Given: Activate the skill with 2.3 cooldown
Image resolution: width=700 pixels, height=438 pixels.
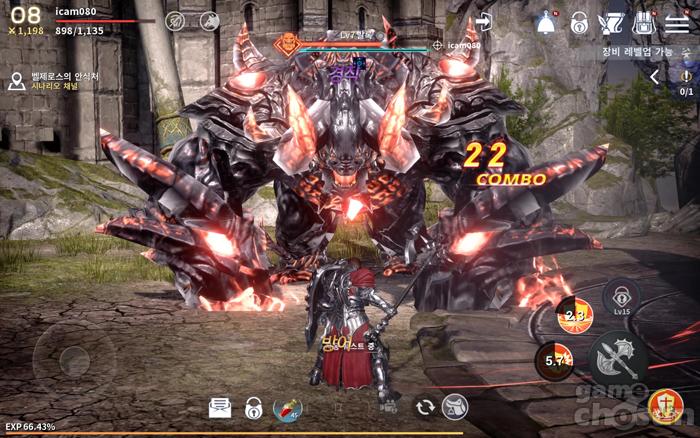Looking at the screenshot, I should tap(574, 315).
